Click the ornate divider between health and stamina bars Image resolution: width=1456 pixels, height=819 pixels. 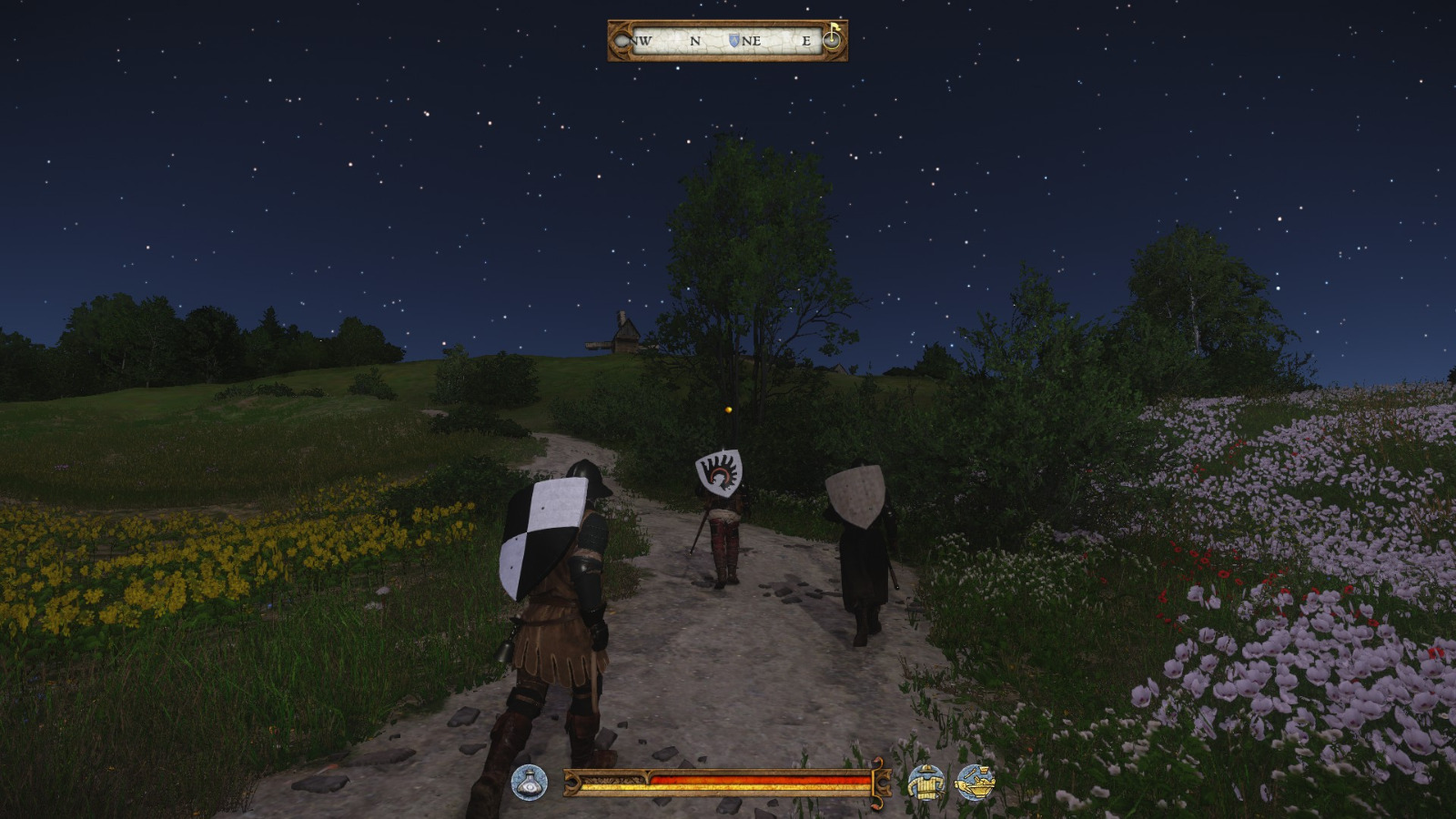click(x=649, y=778)
